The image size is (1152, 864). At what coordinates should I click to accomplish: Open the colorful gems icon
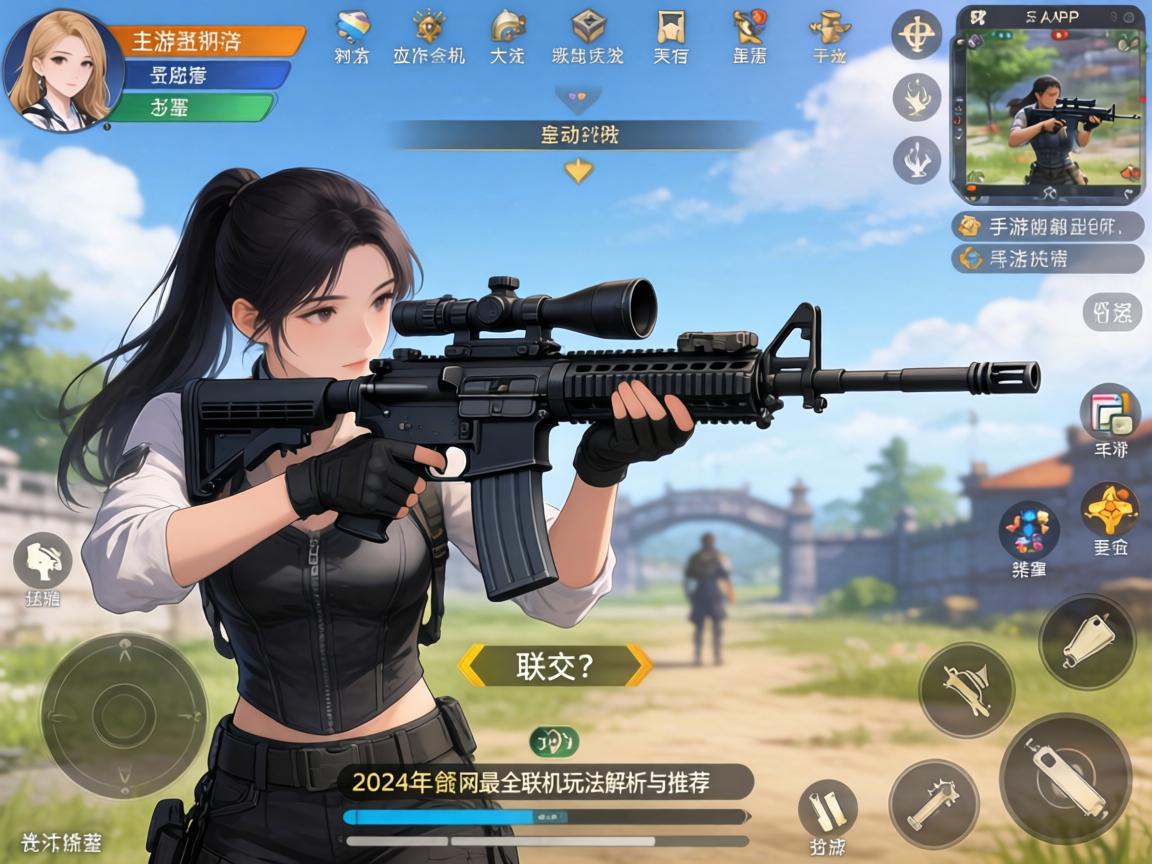[1029, 530]
